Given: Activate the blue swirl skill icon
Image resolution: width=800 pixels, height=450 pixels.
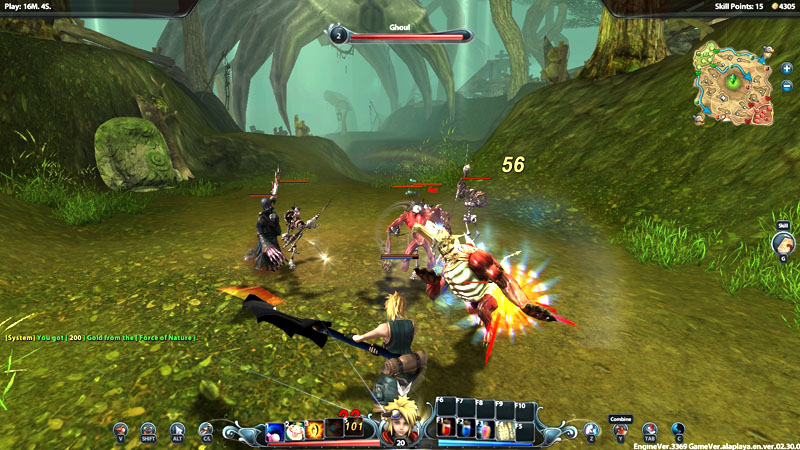Looking at the screenshot, I should 274,431.
